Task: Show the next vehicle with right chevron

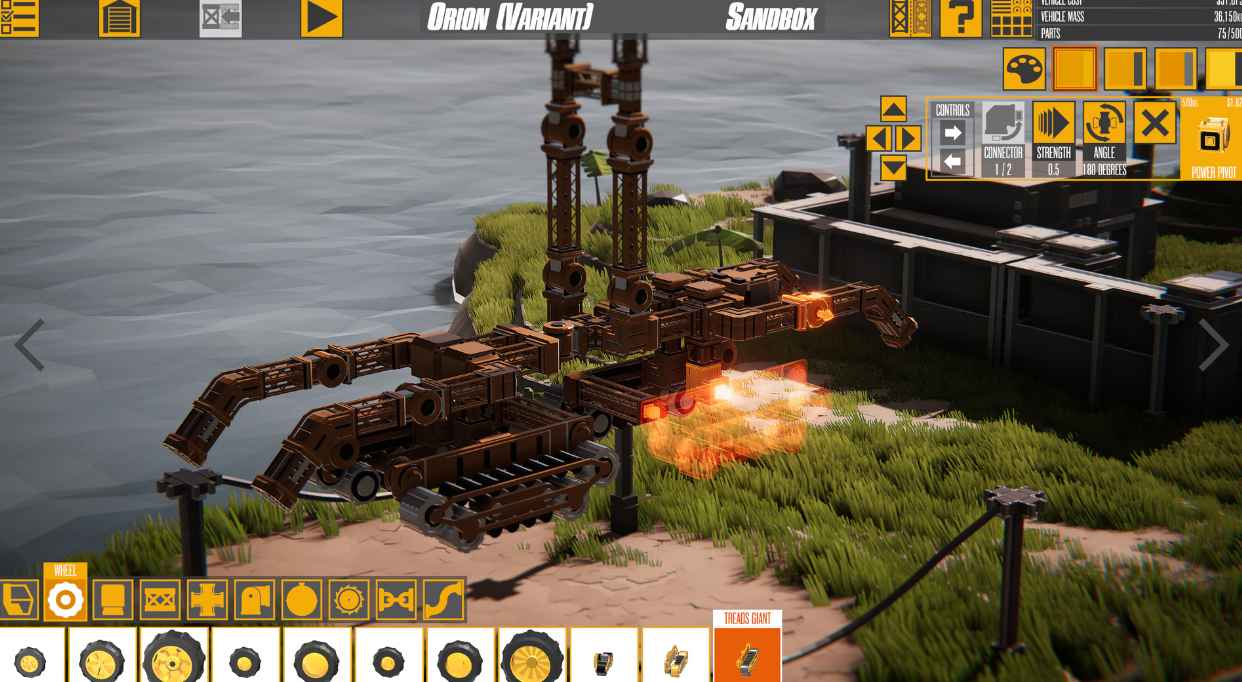Action: point(1213,345)
